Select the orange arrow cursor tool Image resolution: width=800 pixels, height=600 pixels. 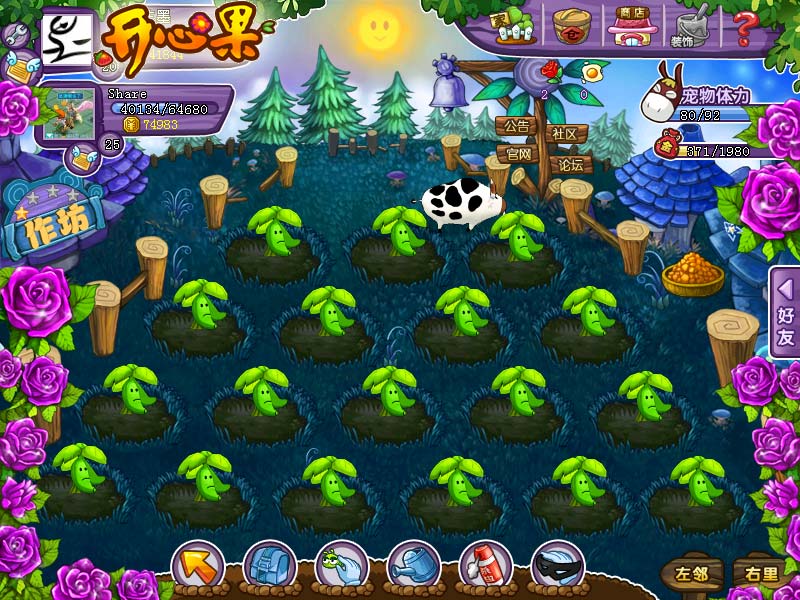(x=197, y=567)
